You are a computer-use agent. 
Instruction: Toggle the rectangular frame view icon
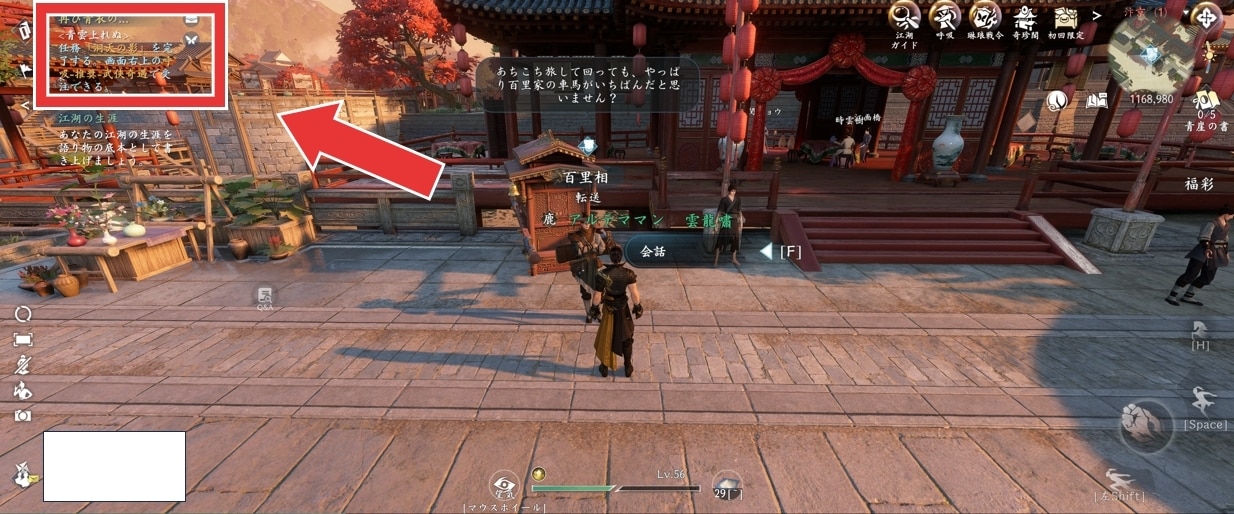click(22, 340)
